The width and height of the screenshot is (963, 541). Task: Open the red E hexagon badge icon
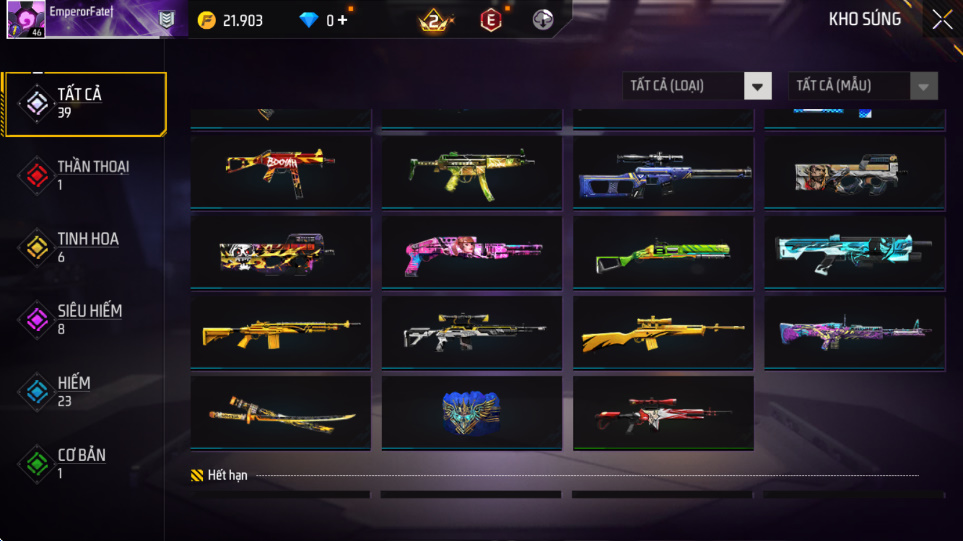pyautogui.click(x=490, y=20)
